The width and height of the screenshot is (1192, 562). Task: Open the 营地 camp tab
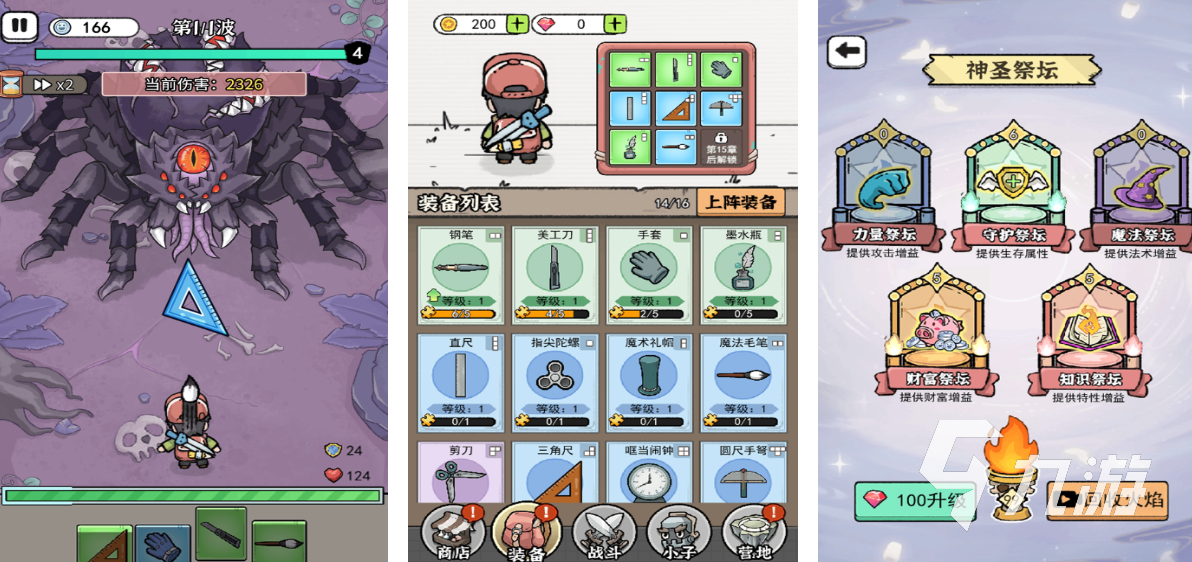point(756,532)
